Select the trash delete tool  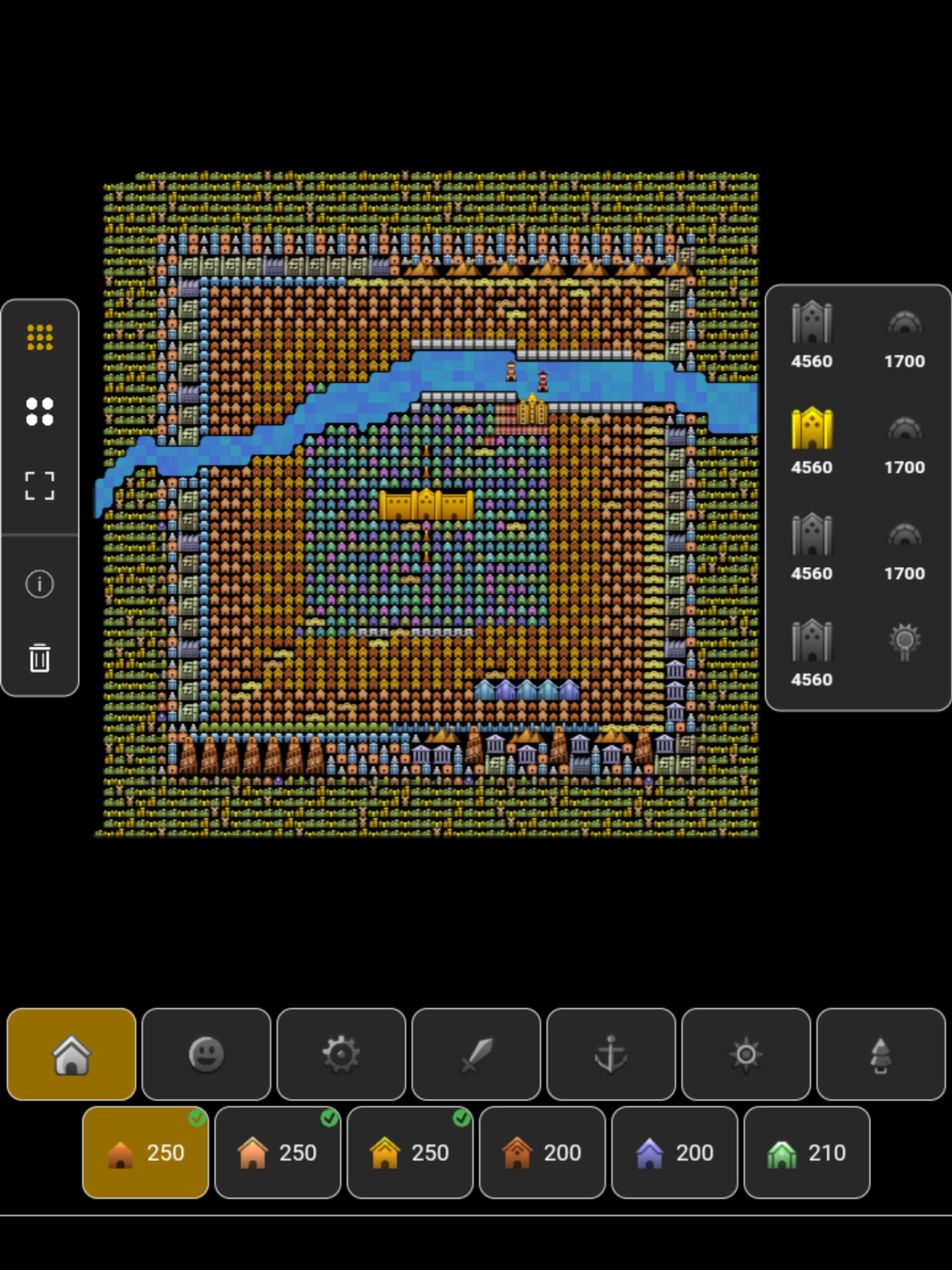pos(40,659)
